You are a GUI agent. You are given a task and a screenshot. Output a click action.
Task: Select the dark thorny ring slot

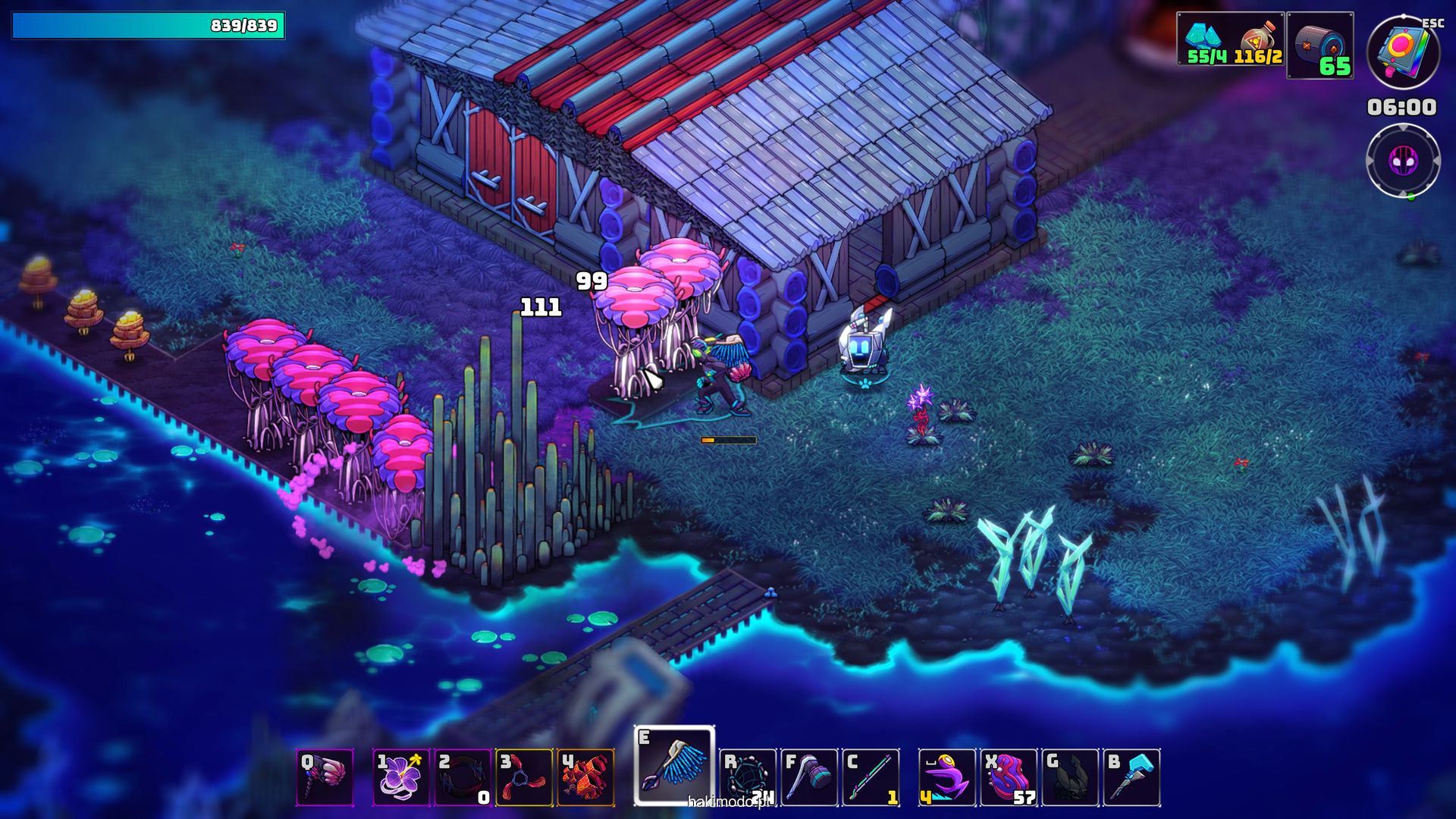[x=463, y=777]
